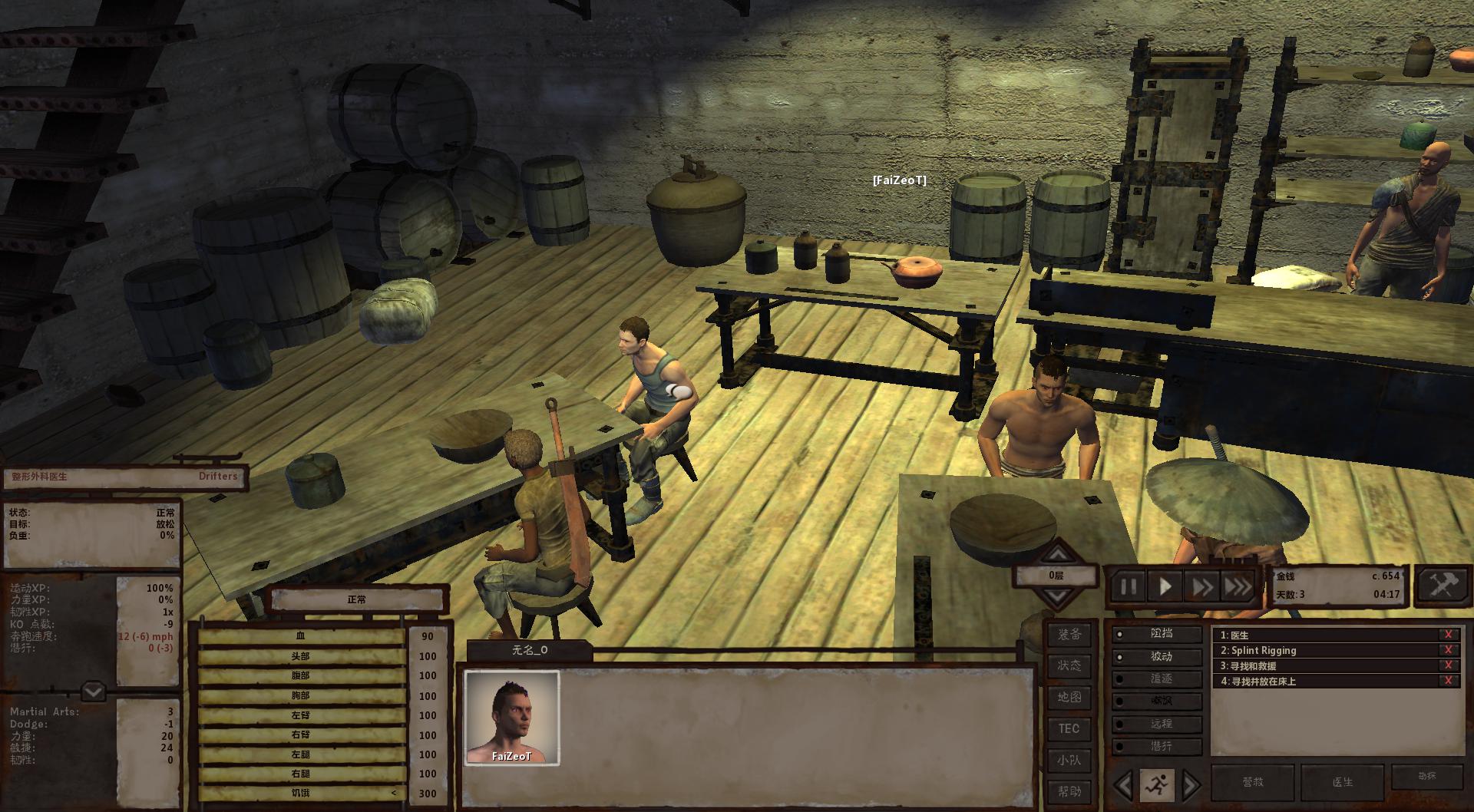Set triple fast-forward game speed

[x=1238, y=587]
